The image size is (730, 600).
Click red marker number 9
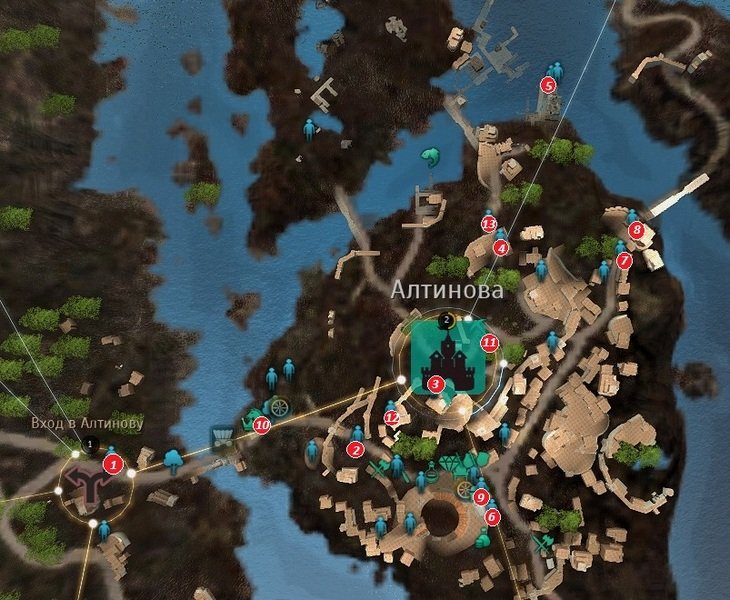pyautogui.click(x=481, y=497)
